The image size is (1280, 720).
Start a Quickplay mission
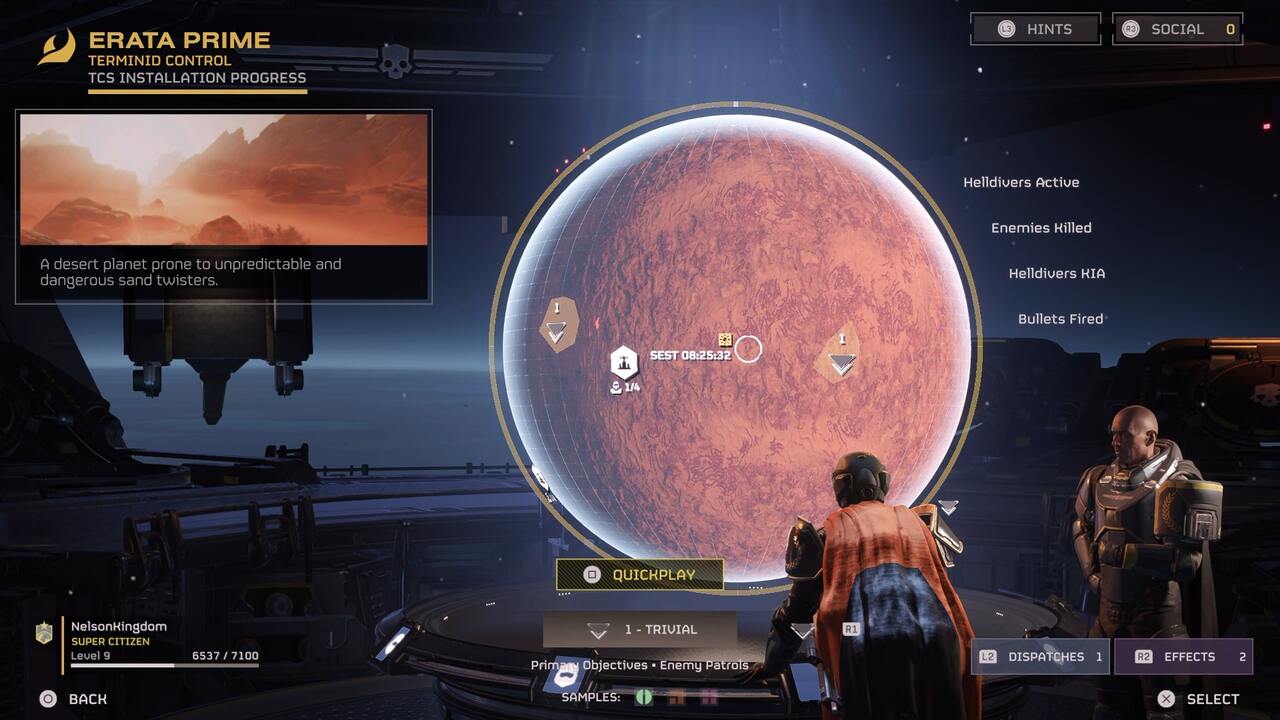640,575
